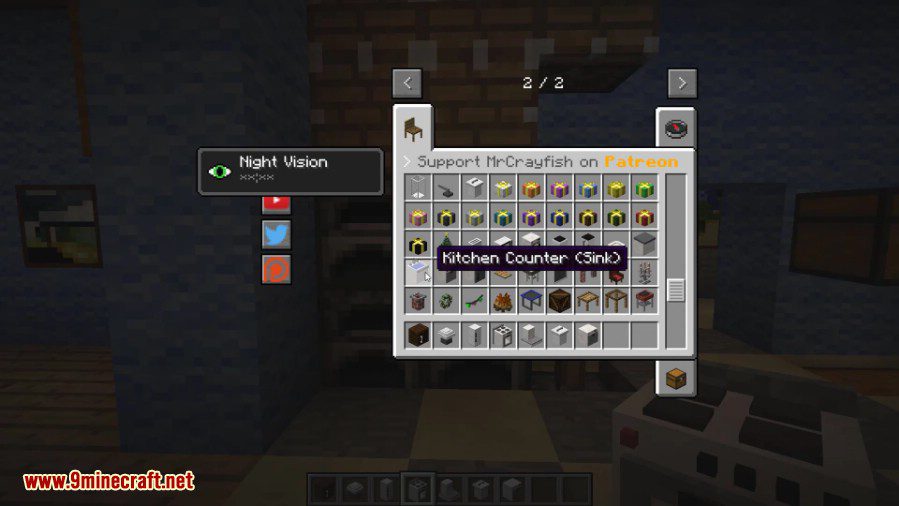
Task: Select the dark cabinet in the inventory hotbar row
Action: coord(418,336)
